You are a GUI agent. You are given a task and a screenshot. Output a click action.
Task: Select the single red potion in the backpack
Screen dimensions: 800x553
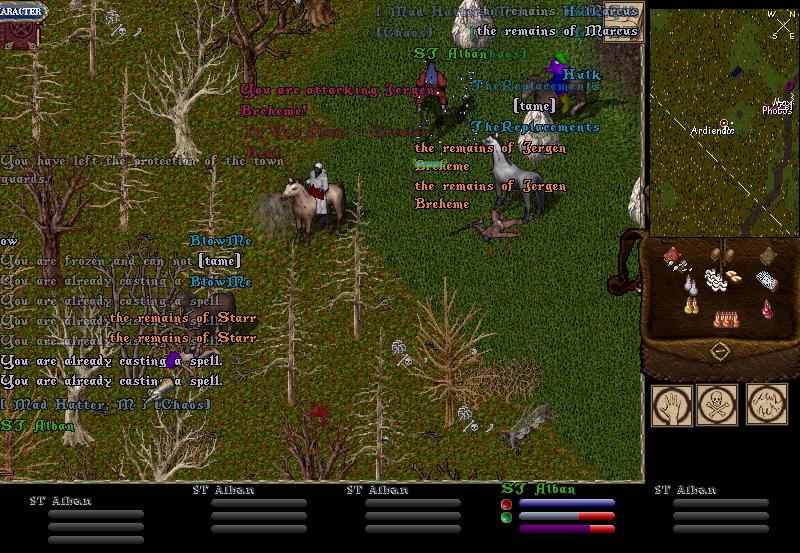point(765,308)
